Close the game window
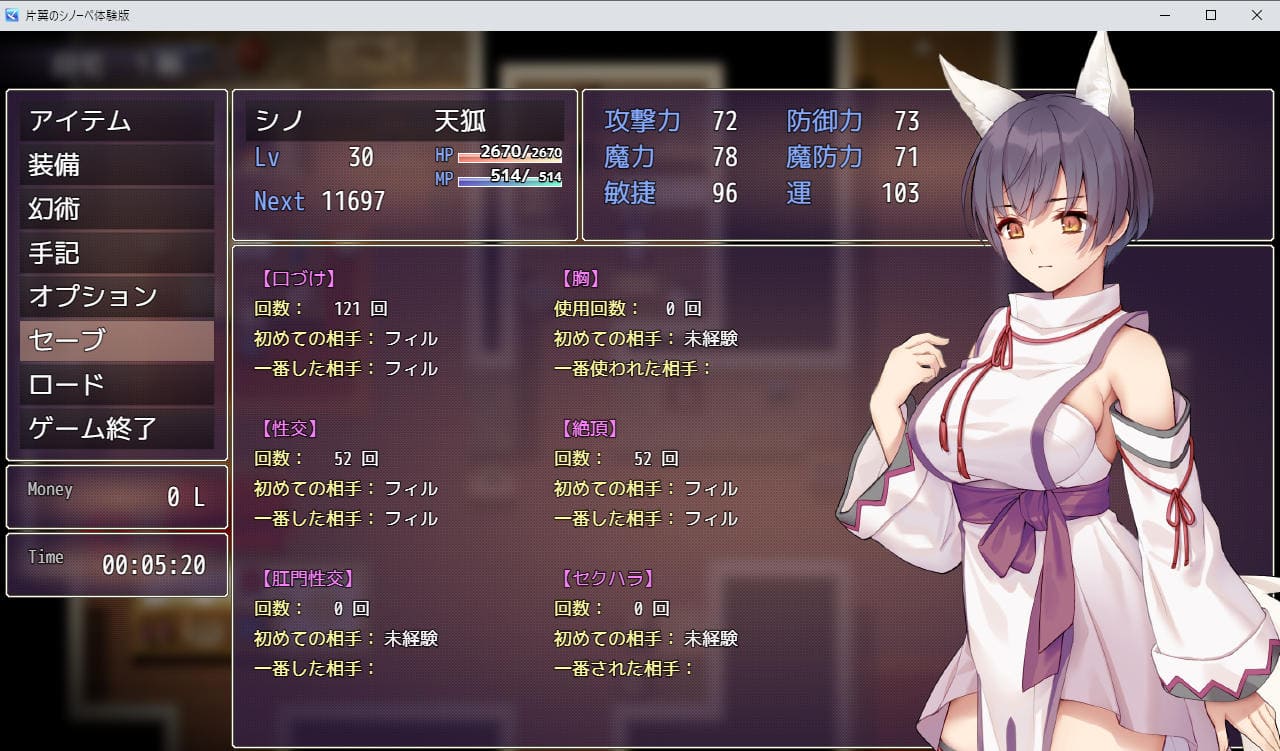 [1256, 15]
